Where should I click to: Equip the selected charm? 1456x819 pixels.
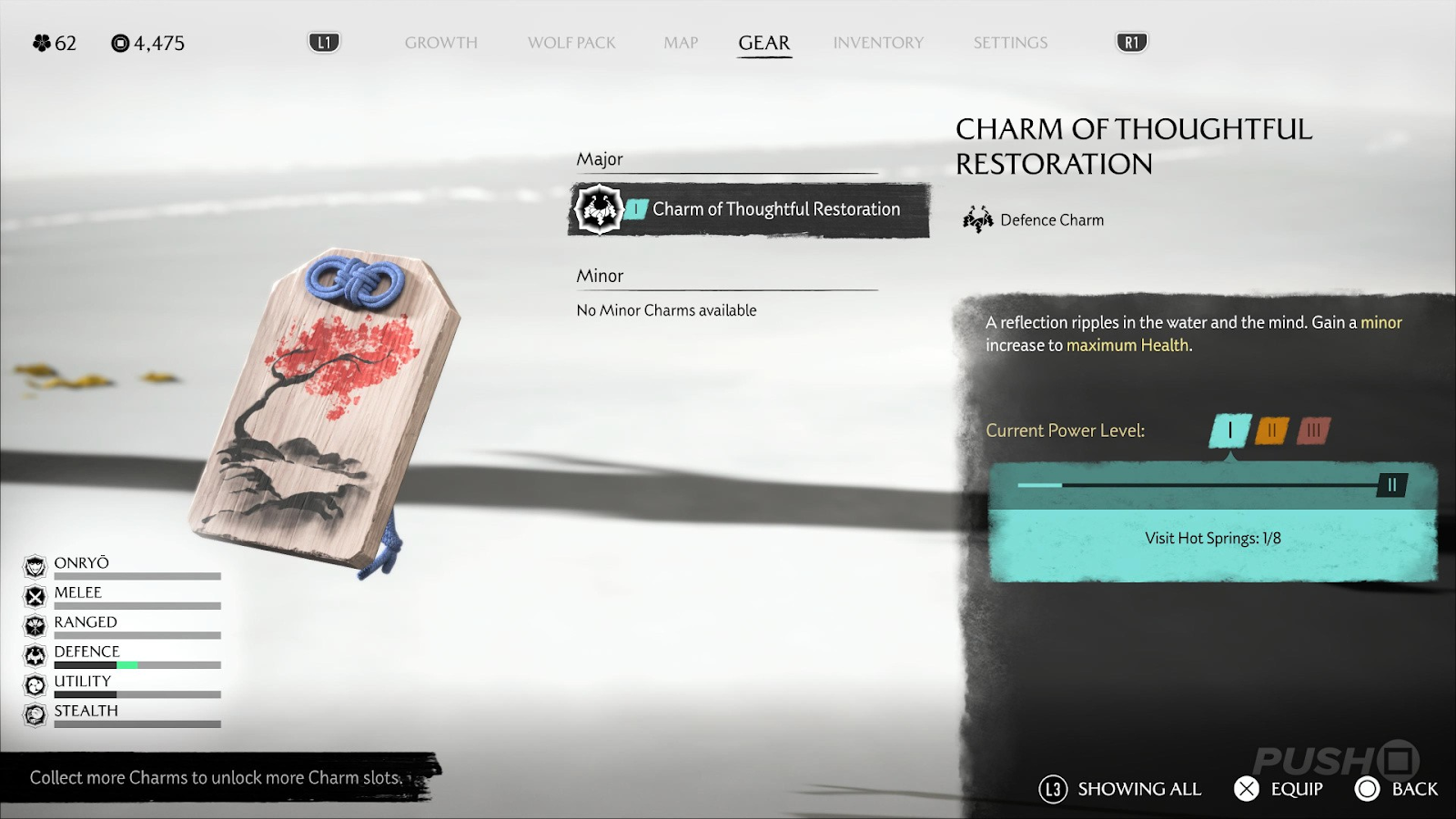(x=1279, y=789)
